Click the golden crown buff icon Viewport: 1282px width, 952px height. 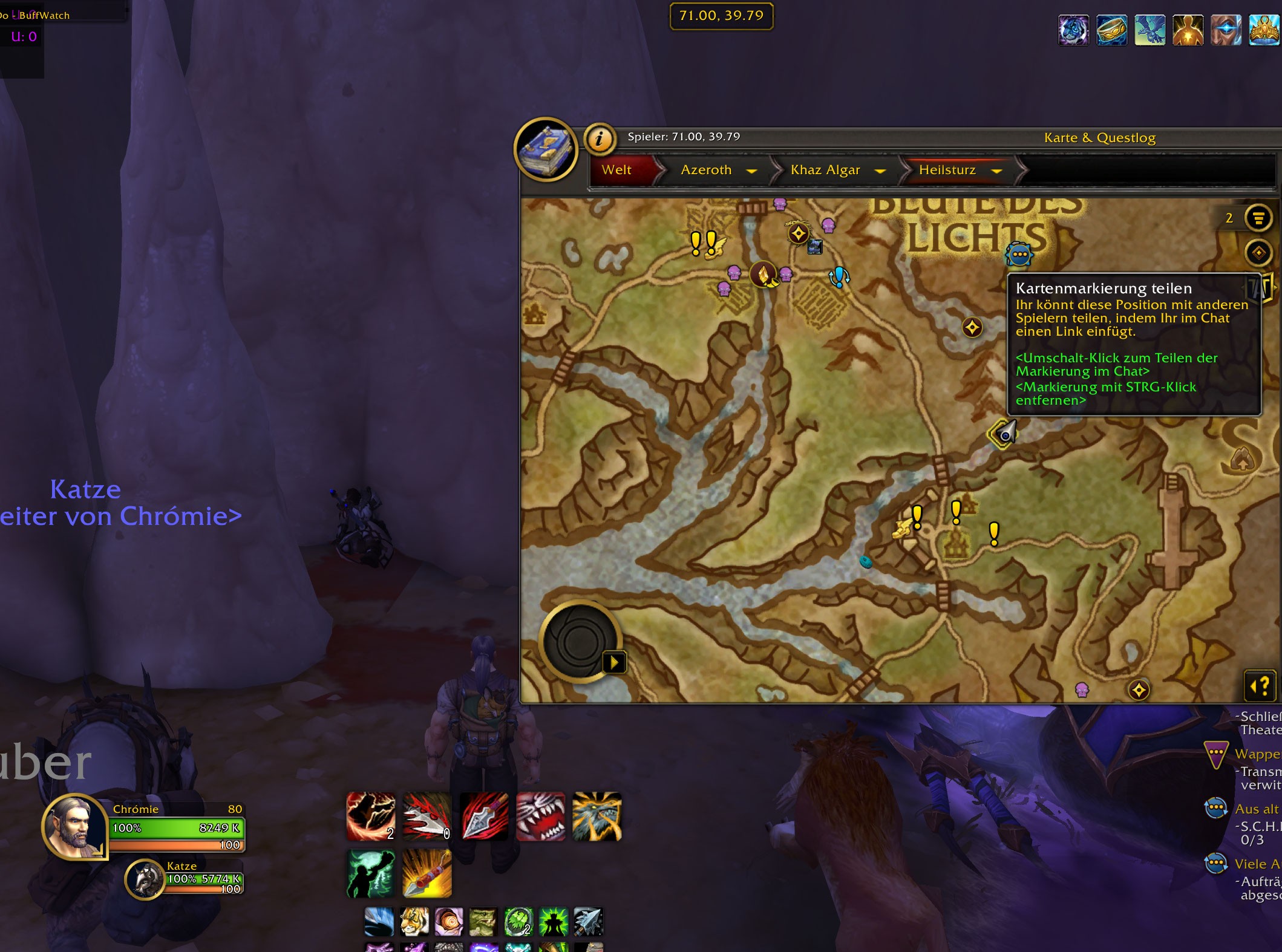coord(1264,30)
